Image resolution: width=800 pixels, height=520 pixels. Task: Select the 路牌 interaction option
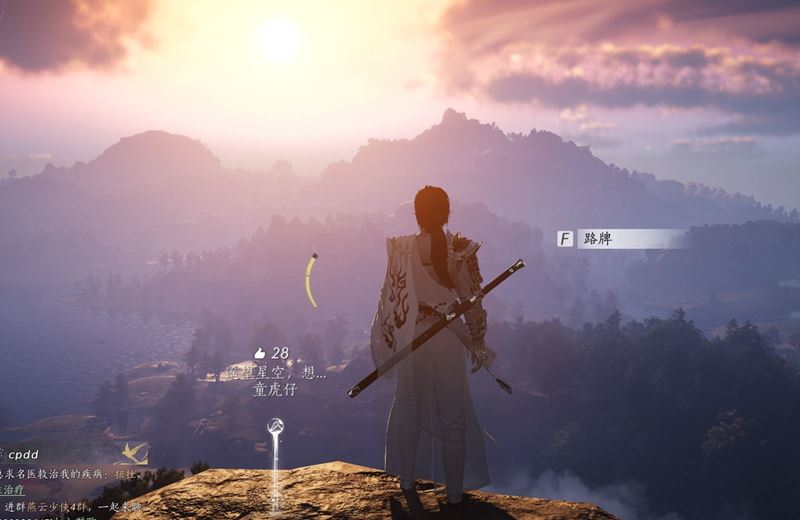620,239
